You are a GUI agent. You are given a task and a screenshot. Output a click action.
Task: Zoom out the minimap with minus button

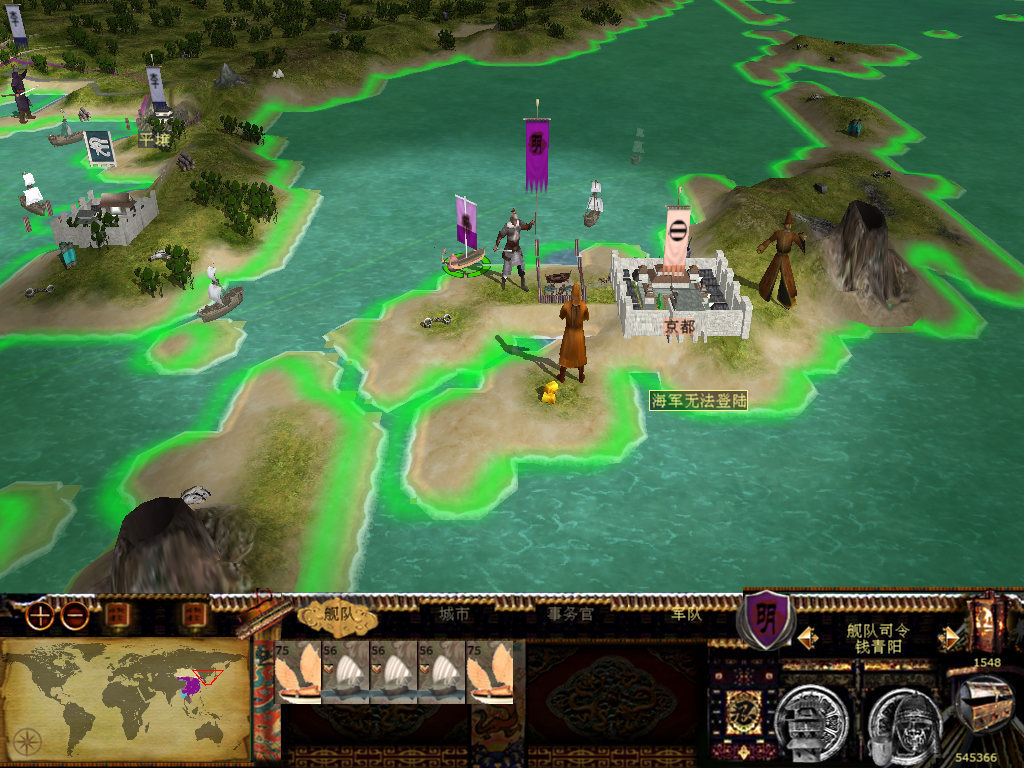click(x=75, y=616)
